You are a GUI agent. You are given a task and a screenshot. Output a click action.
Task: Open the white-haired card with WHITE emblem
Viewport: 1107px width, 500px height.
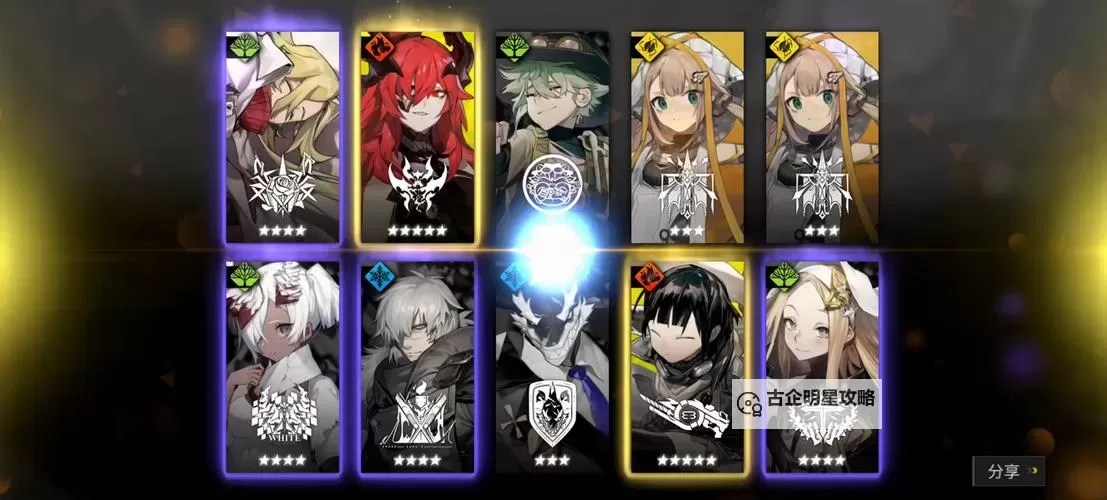283,366
